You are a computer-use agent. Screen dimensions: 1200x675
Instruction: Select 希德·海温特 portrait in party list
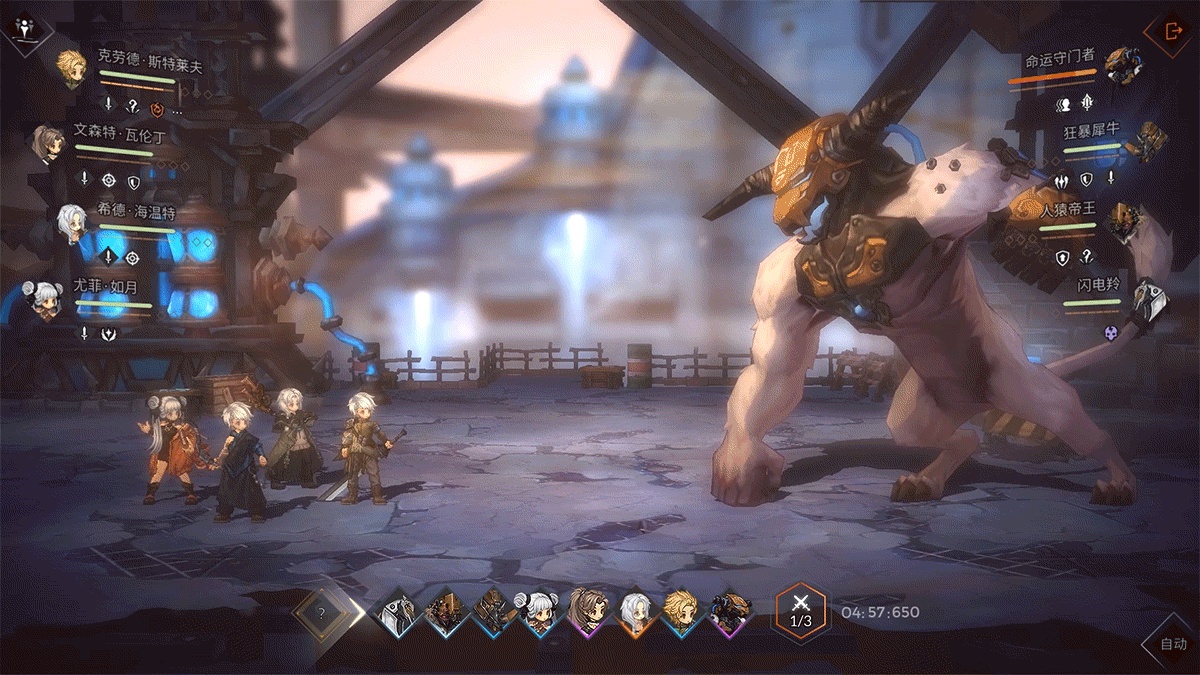[x=71, y=223]
